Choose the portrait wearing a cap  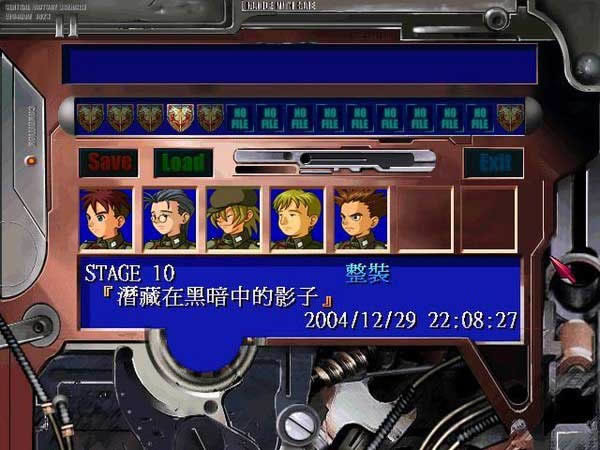[233, 218]
